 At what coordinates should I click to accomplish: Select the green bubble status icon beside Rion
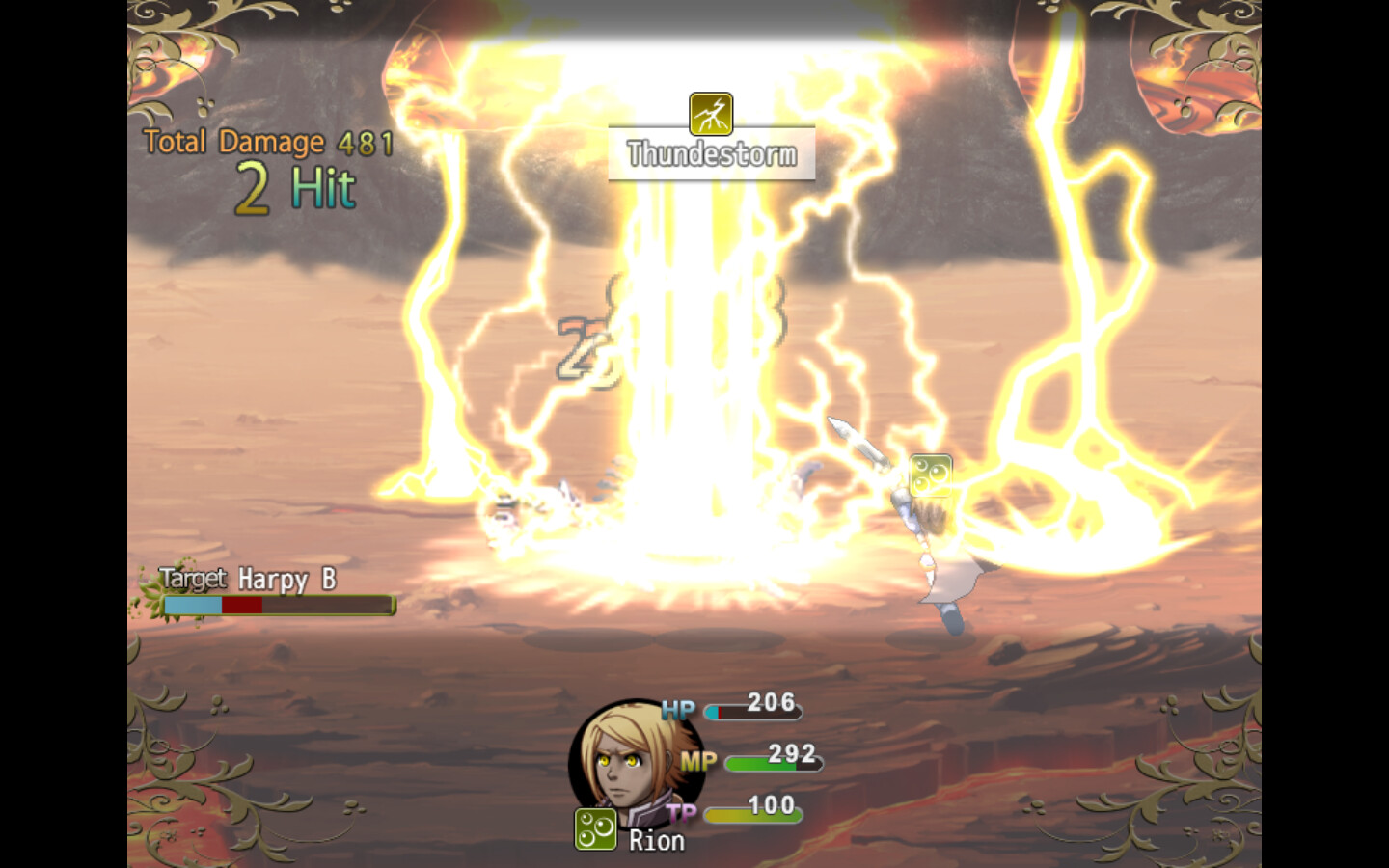click(x=594, y=829)
